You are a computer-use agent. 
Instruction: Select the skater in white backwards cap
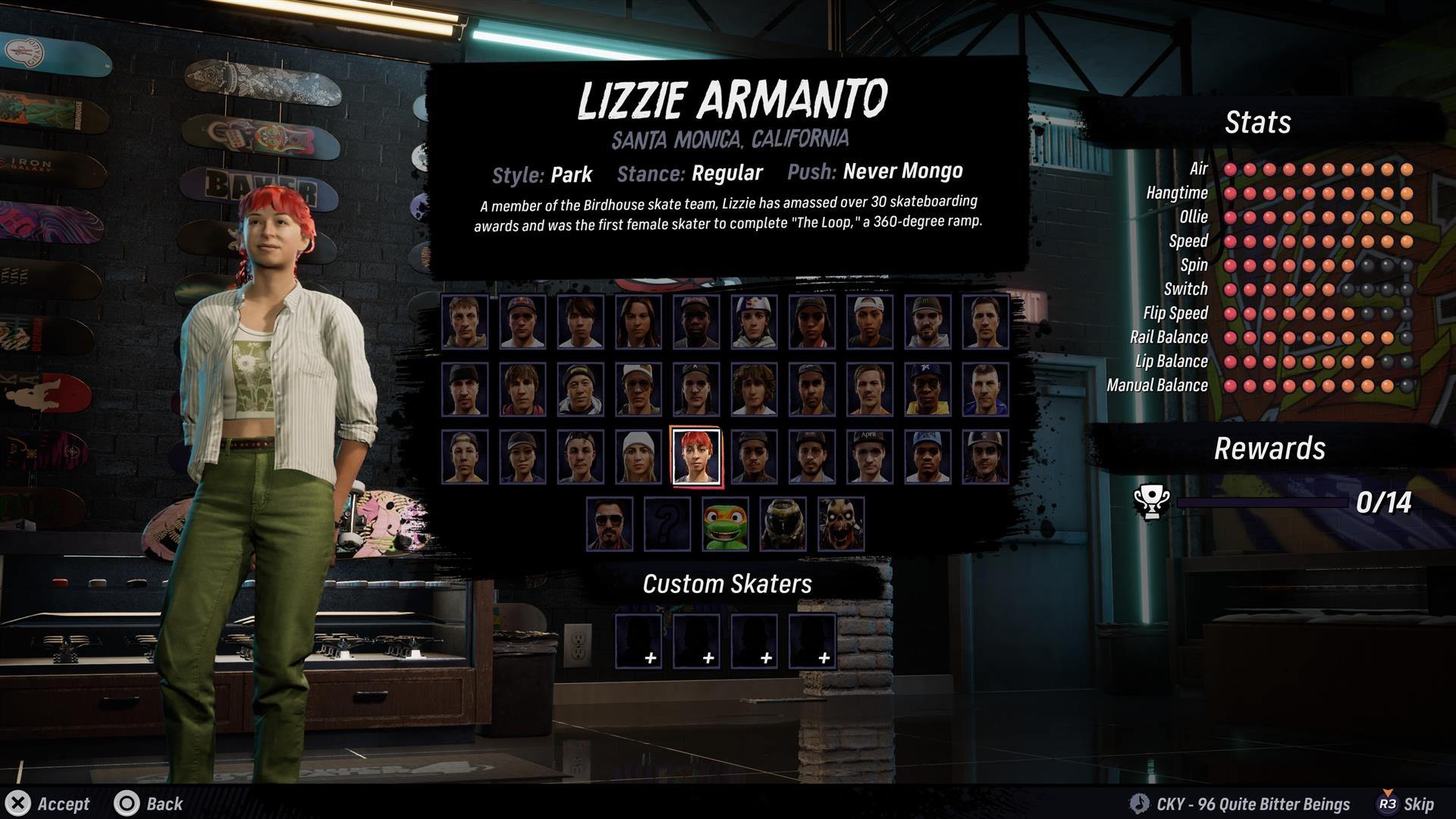tap(869, 322)
